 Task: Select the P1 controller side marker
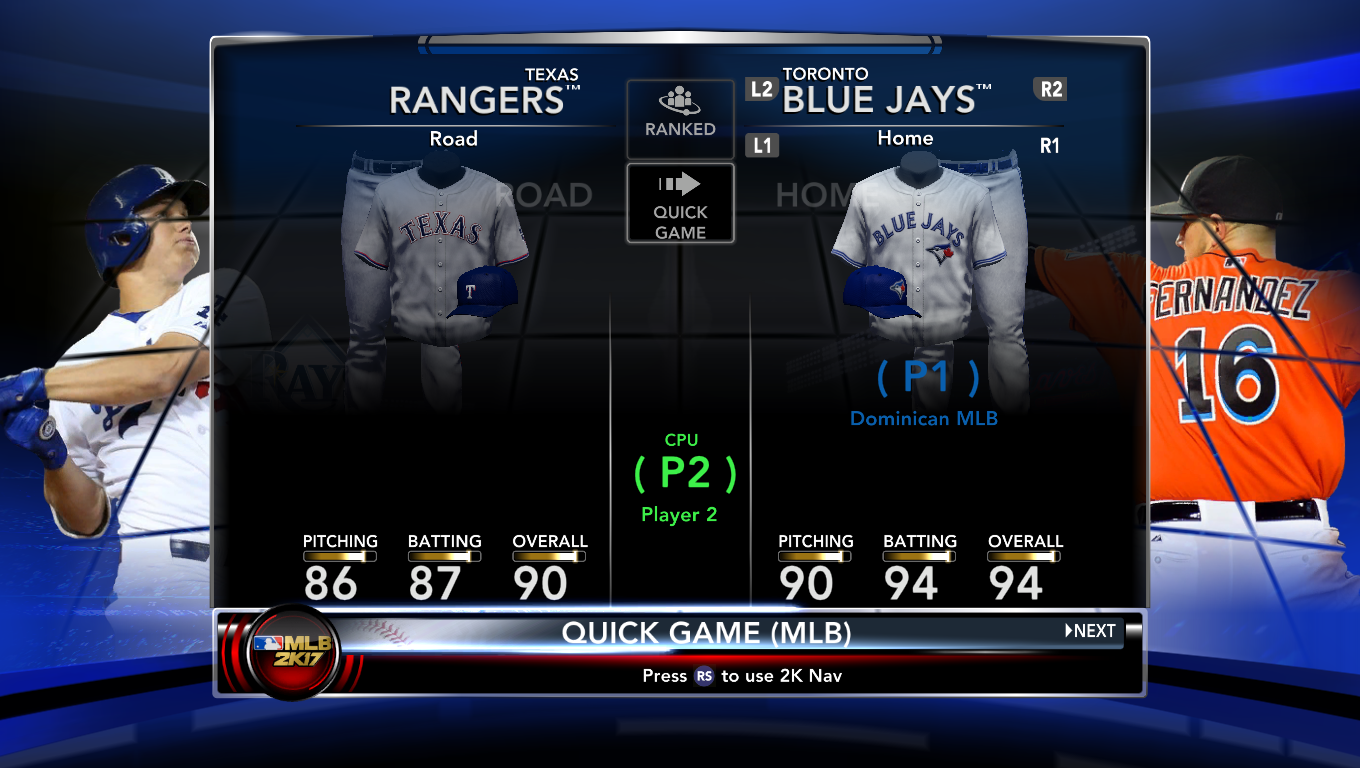(x=927, y=377)
